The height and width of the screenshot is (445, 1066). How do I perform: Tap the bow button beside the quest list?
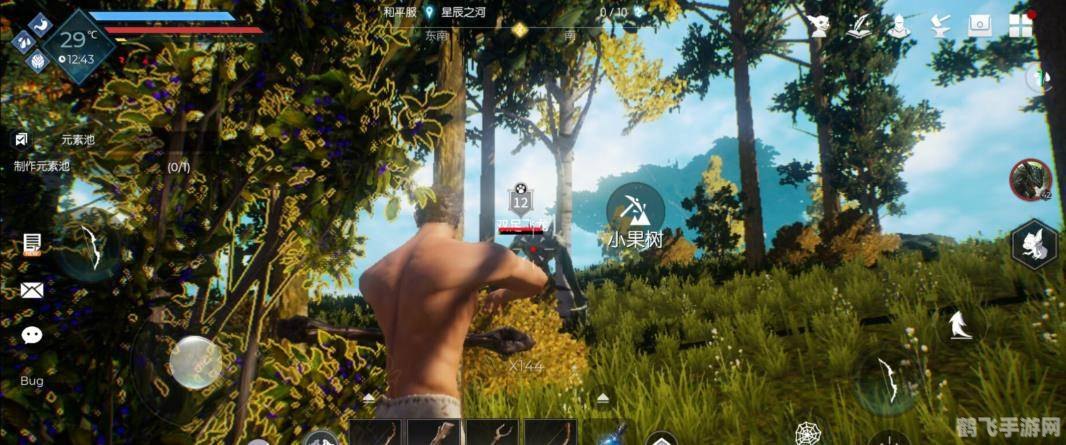point(91,247)
